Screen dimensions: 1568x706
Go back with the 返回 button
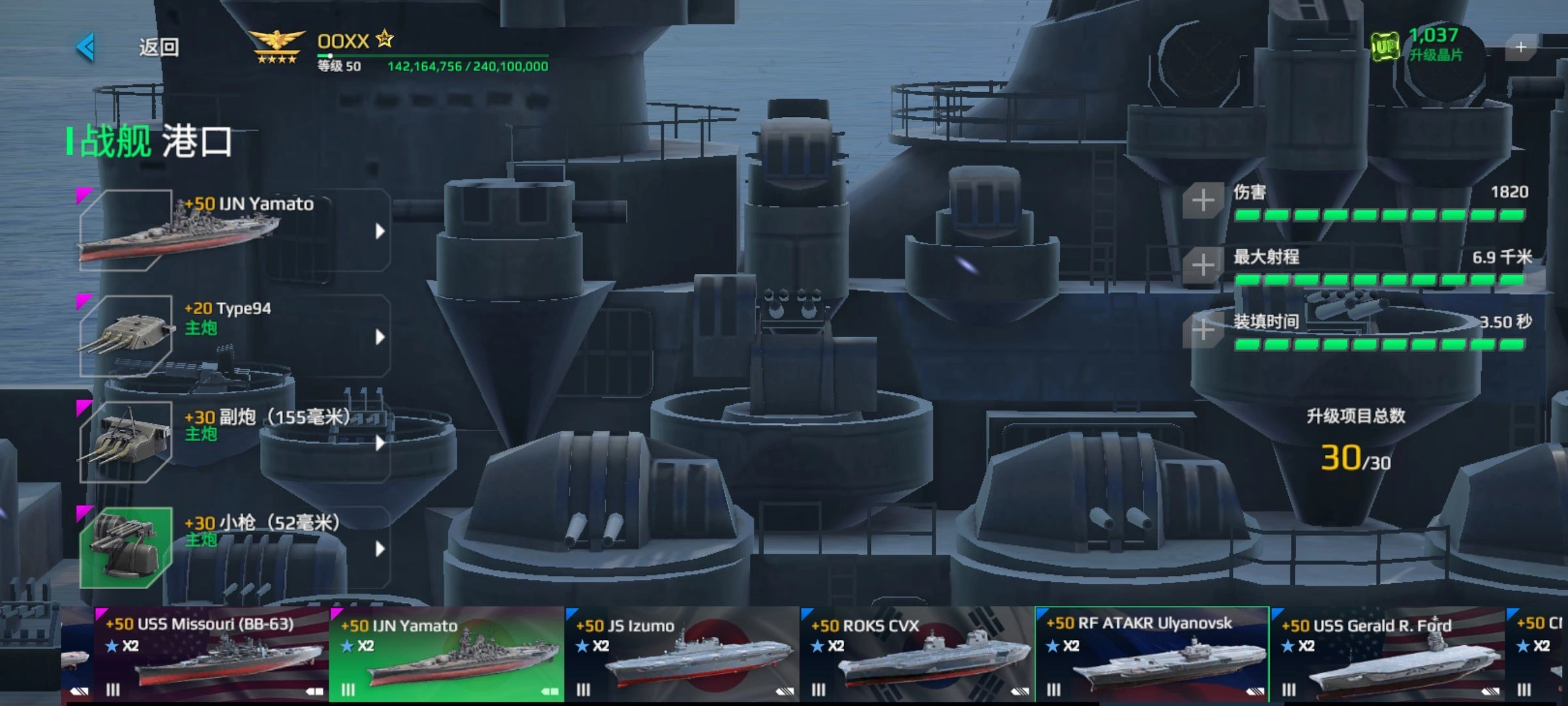click(x=131, y=47)
